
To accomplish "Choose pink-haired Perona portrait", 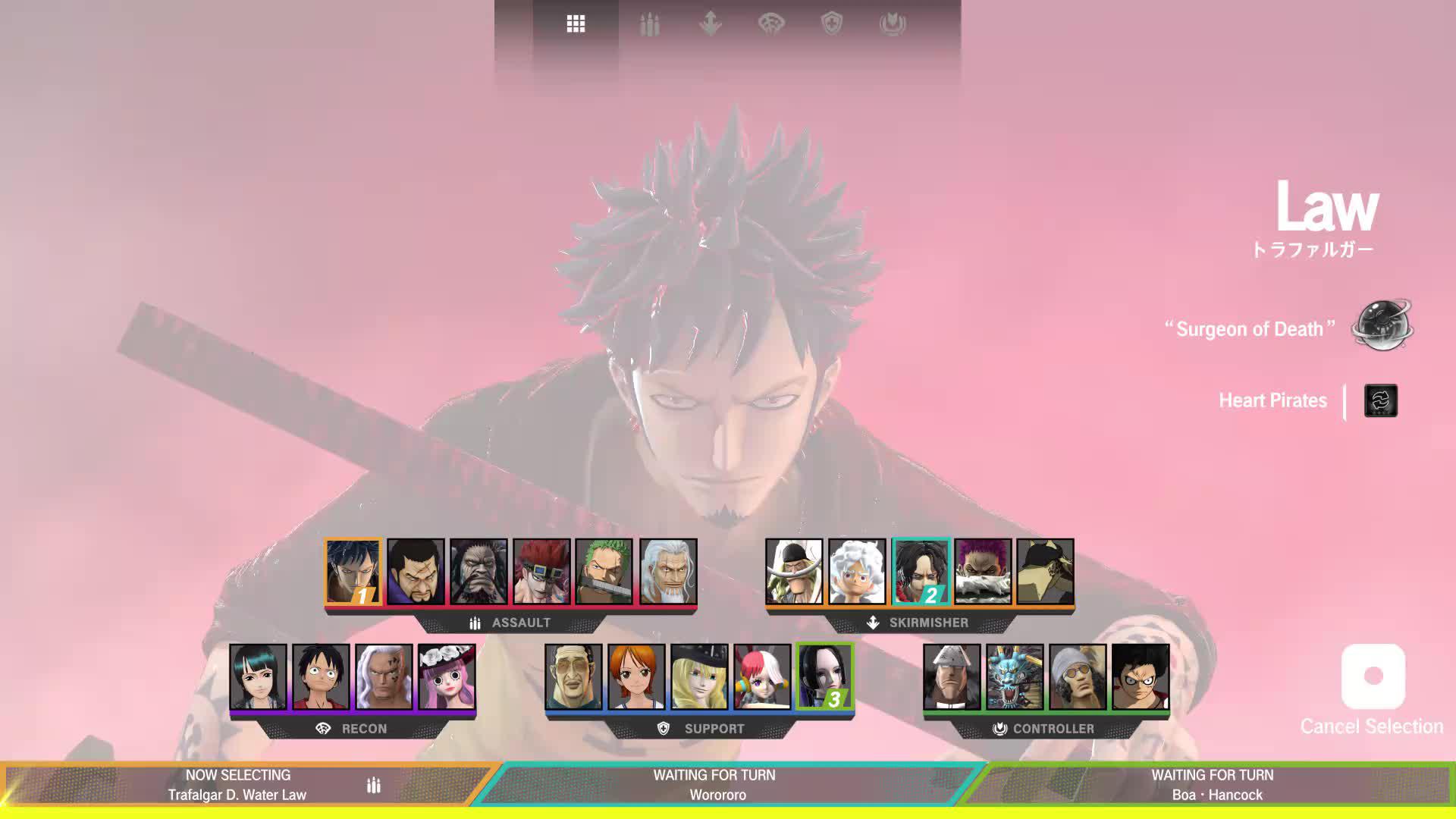I will tap(447, 677).
